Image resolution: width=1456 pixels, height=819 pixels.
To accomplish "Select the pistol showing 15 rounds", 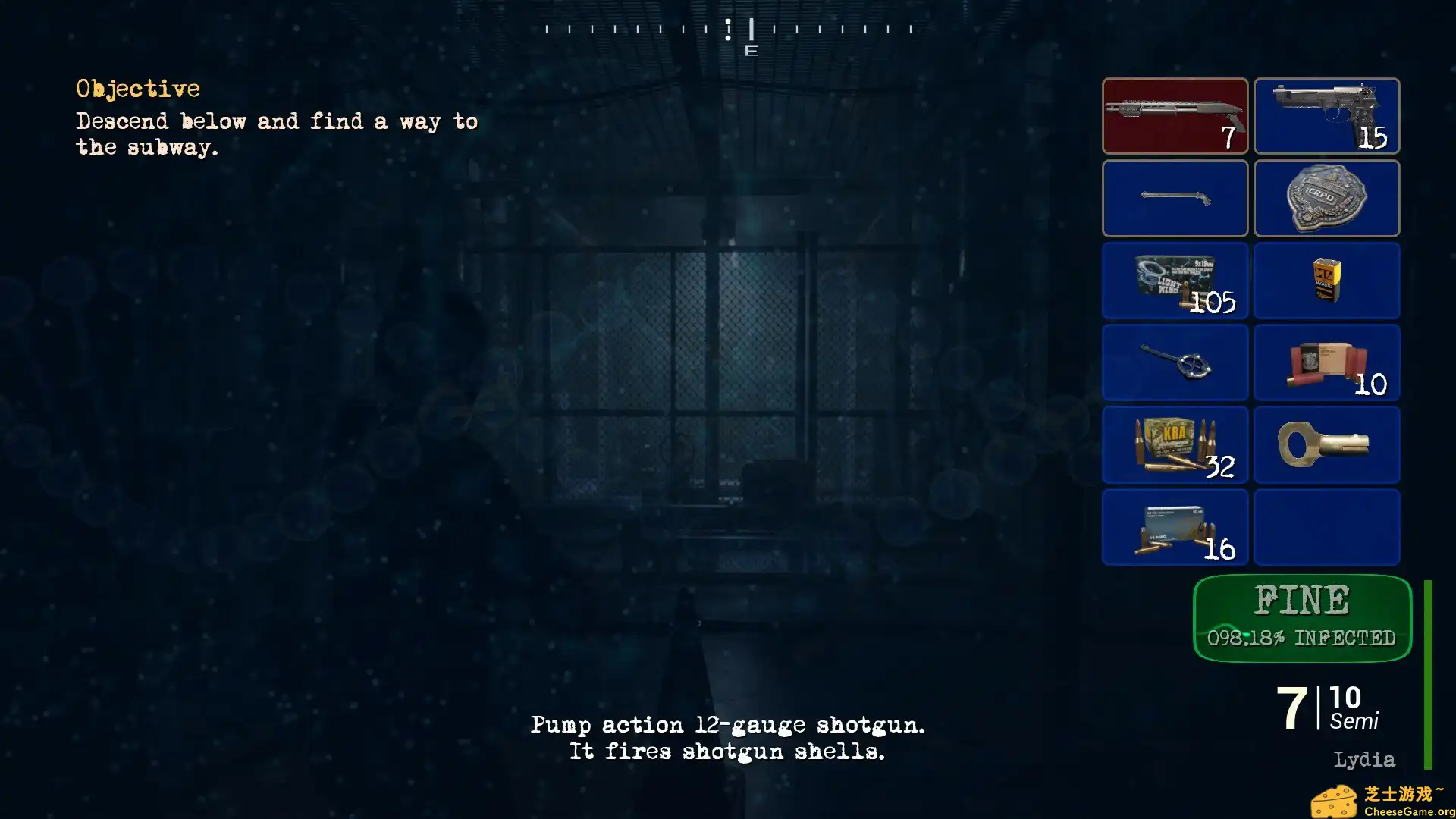I will tap(1326, 115).
